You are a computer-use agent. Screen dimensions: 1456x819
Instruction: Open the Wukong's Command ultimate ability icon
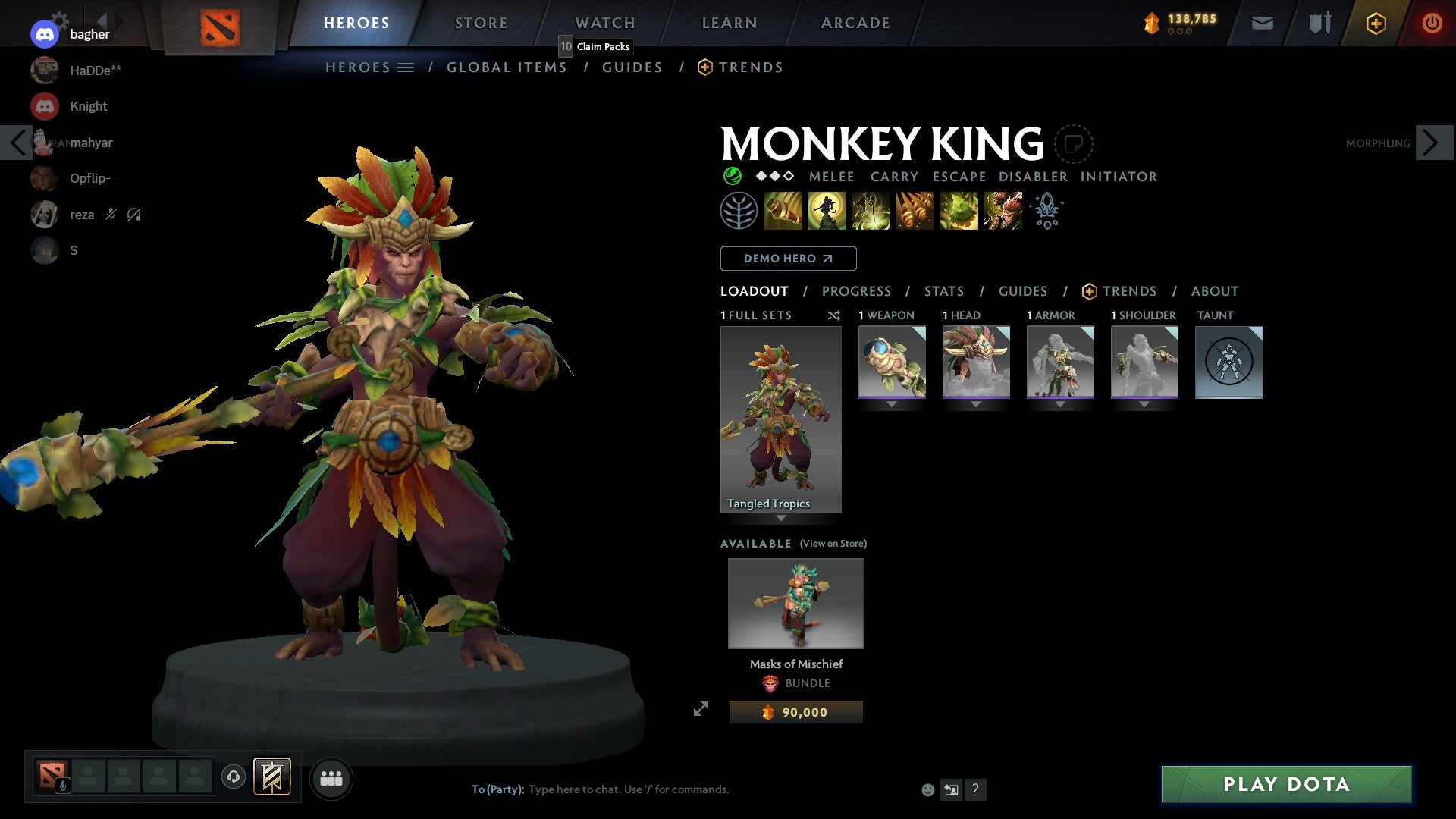pos(1003,210)
